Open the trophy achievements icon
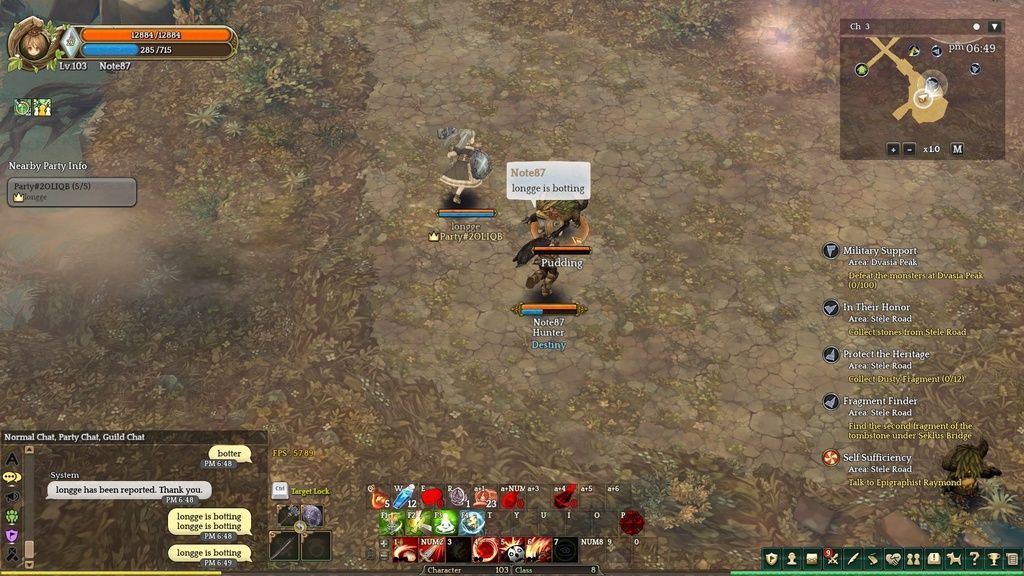 coord(994,559)
